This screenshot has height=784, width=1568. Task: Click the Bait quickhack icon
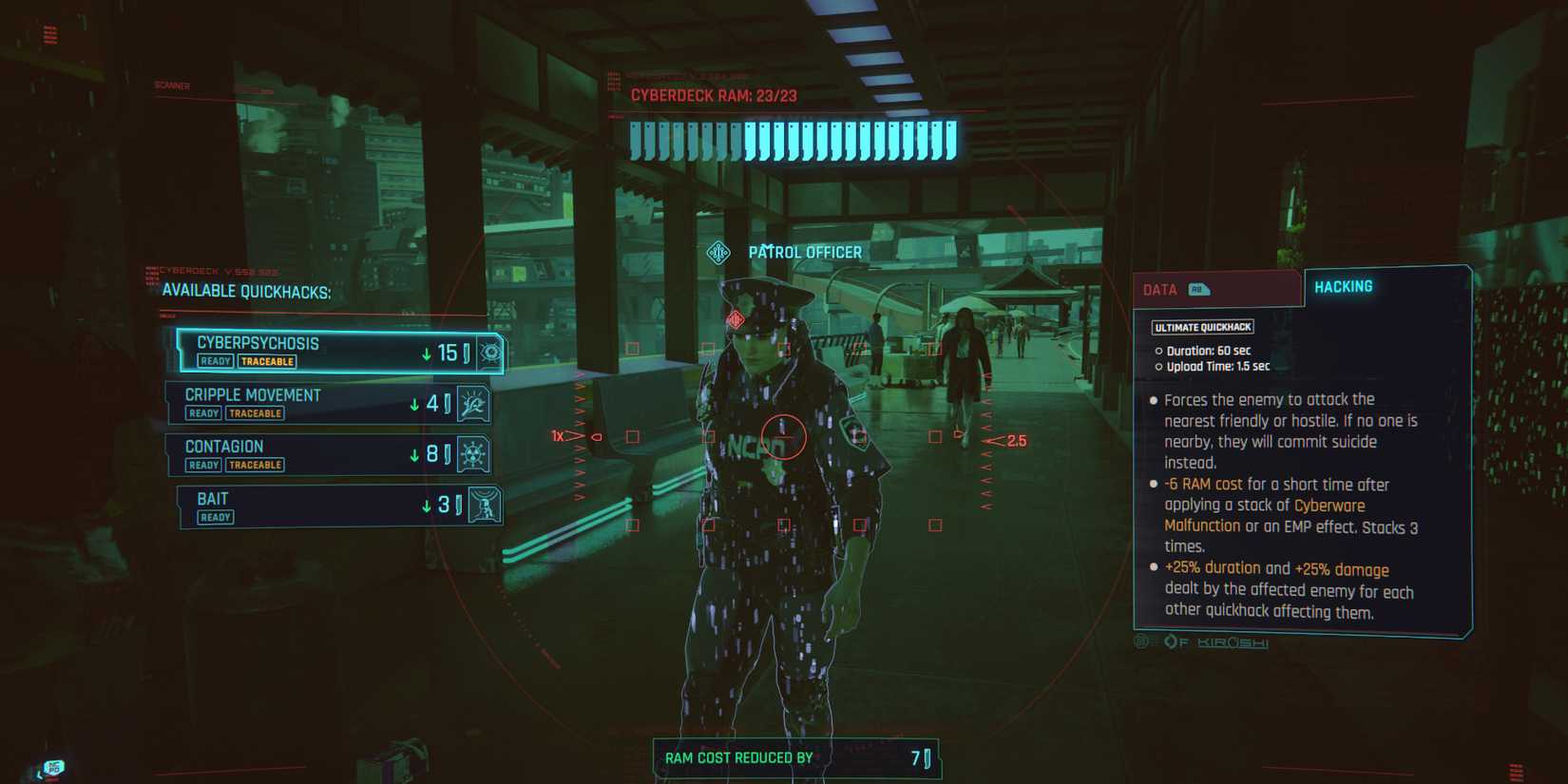point(485,506)
